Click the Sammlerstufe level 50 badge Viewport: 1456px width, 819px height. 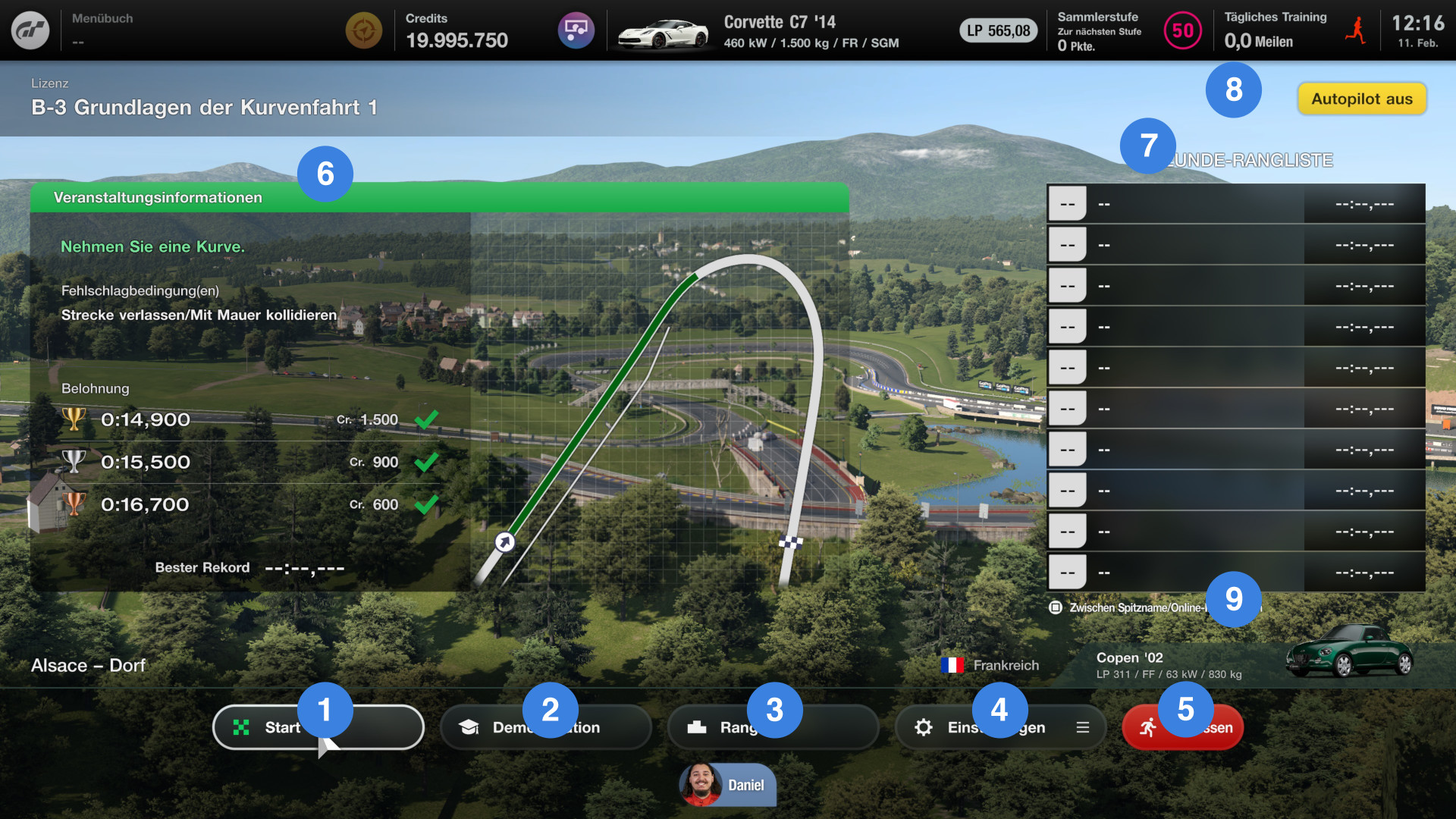pos(1182,31)
